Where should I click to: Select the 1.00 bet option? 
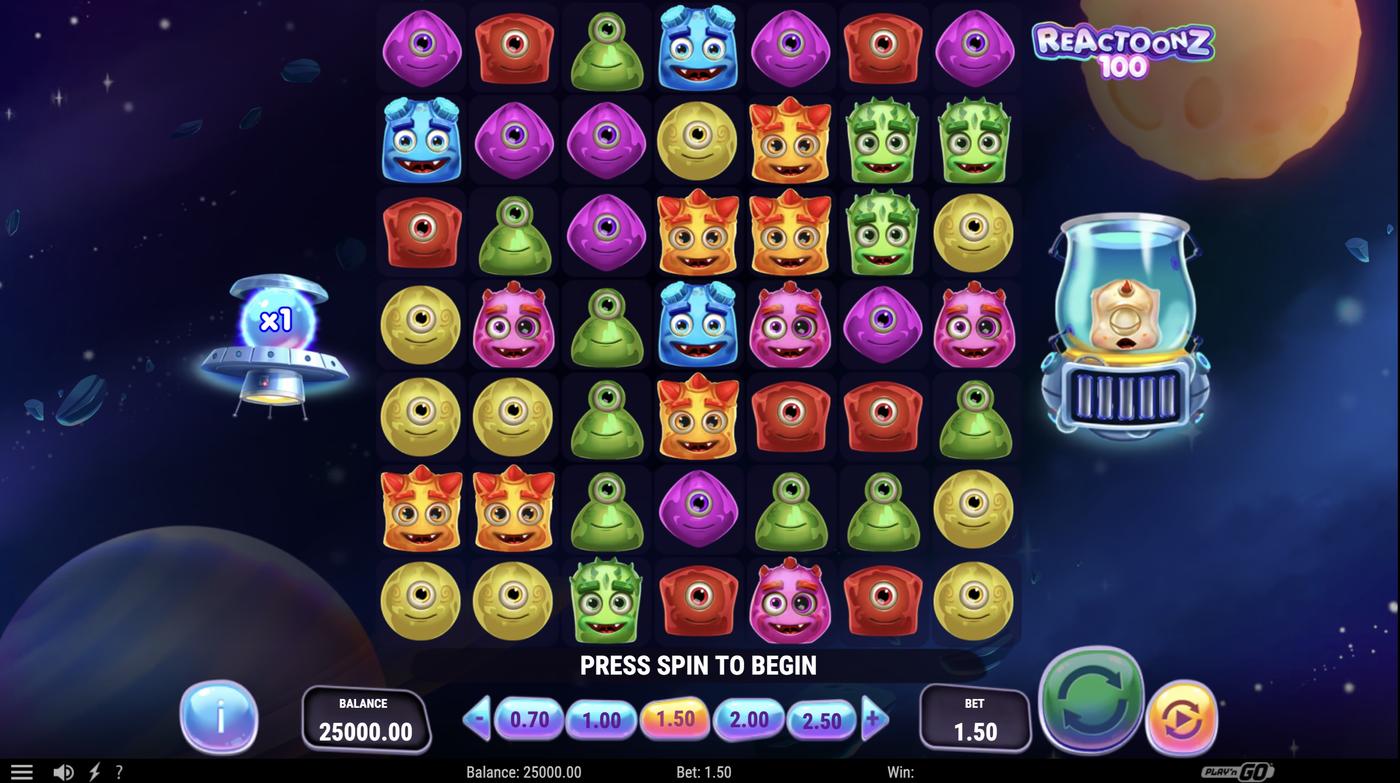(x=602, y=718)
